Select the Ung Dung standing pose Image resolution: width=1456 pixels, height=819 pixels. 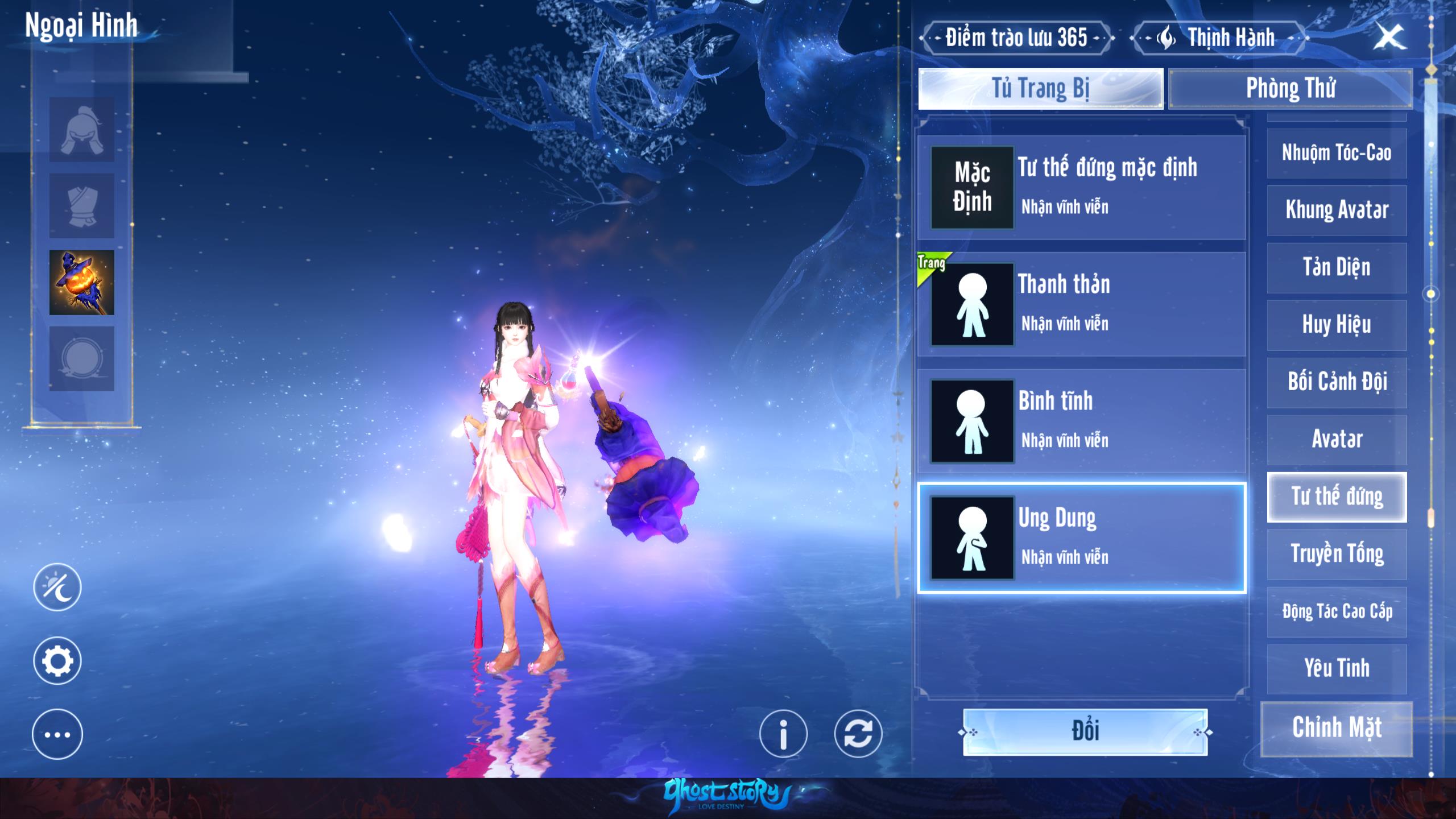(x=1081, y=537)
